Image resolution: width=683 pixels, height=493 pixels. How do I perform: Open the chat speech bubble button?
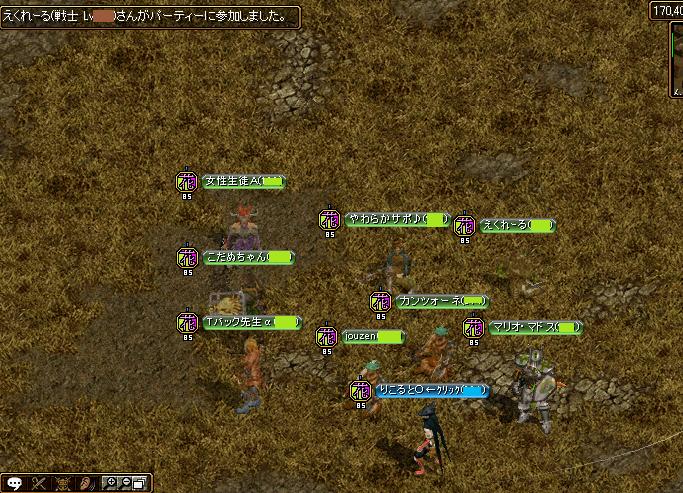pos(14,484)
